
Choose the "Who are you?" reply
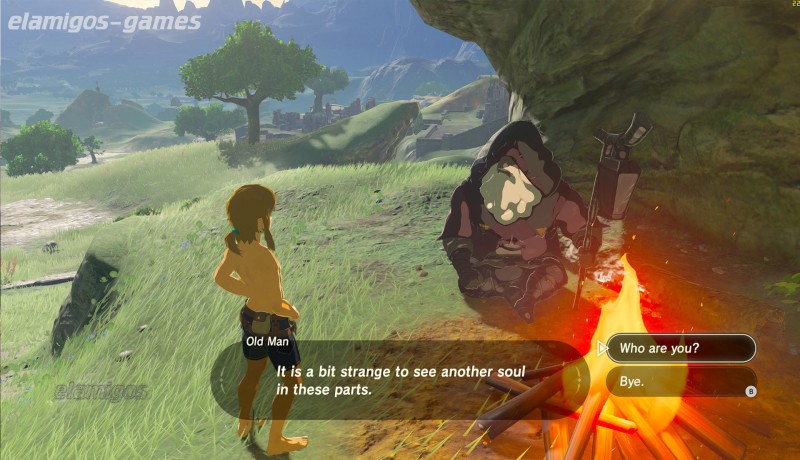pos(680,348)
